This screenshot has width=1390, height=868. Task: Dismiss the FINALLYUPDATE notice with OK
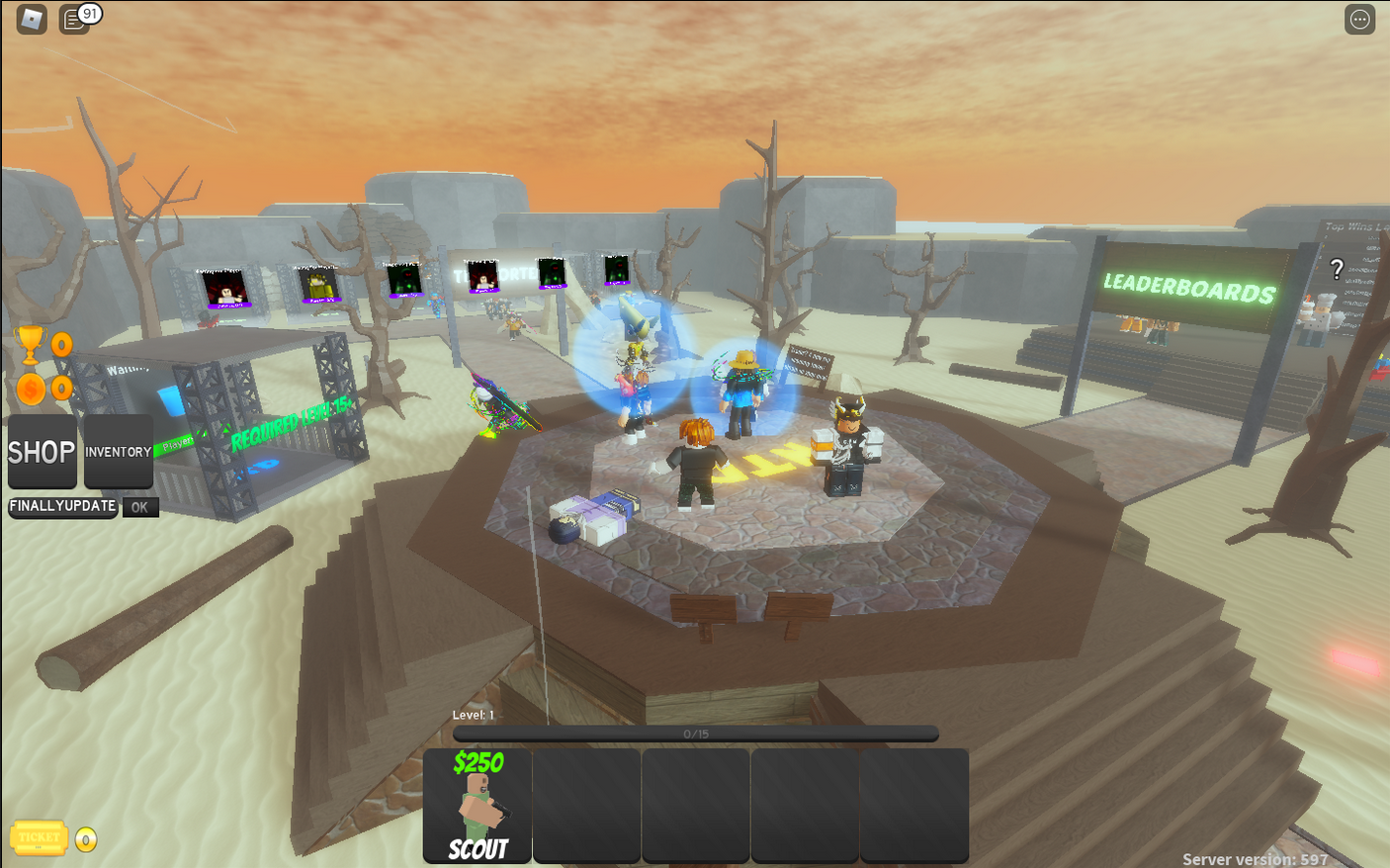[139, 506]
